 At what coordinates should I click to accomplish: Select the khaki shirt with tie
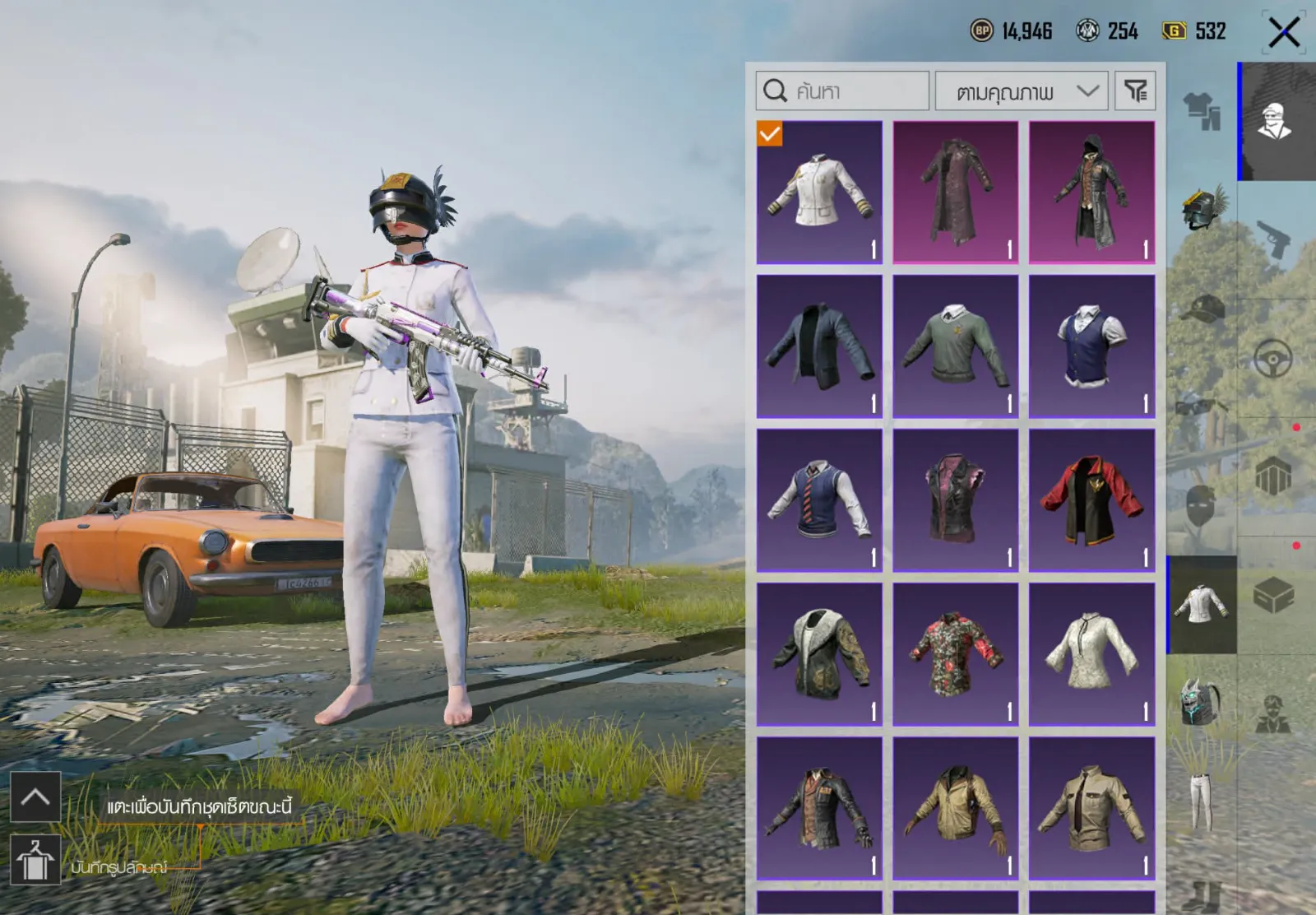[1091, 808]
